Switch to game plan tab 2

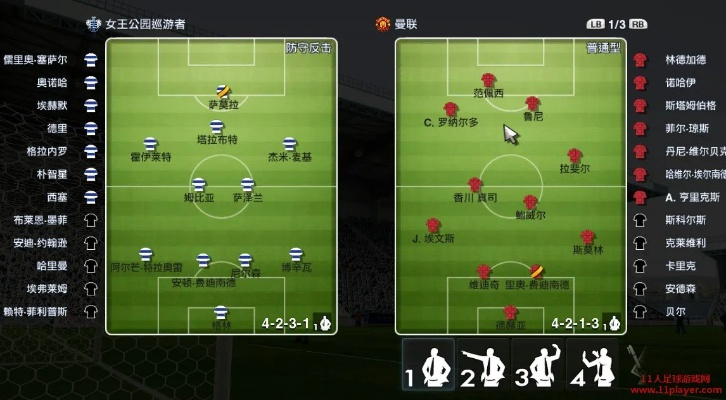(483, 364)
